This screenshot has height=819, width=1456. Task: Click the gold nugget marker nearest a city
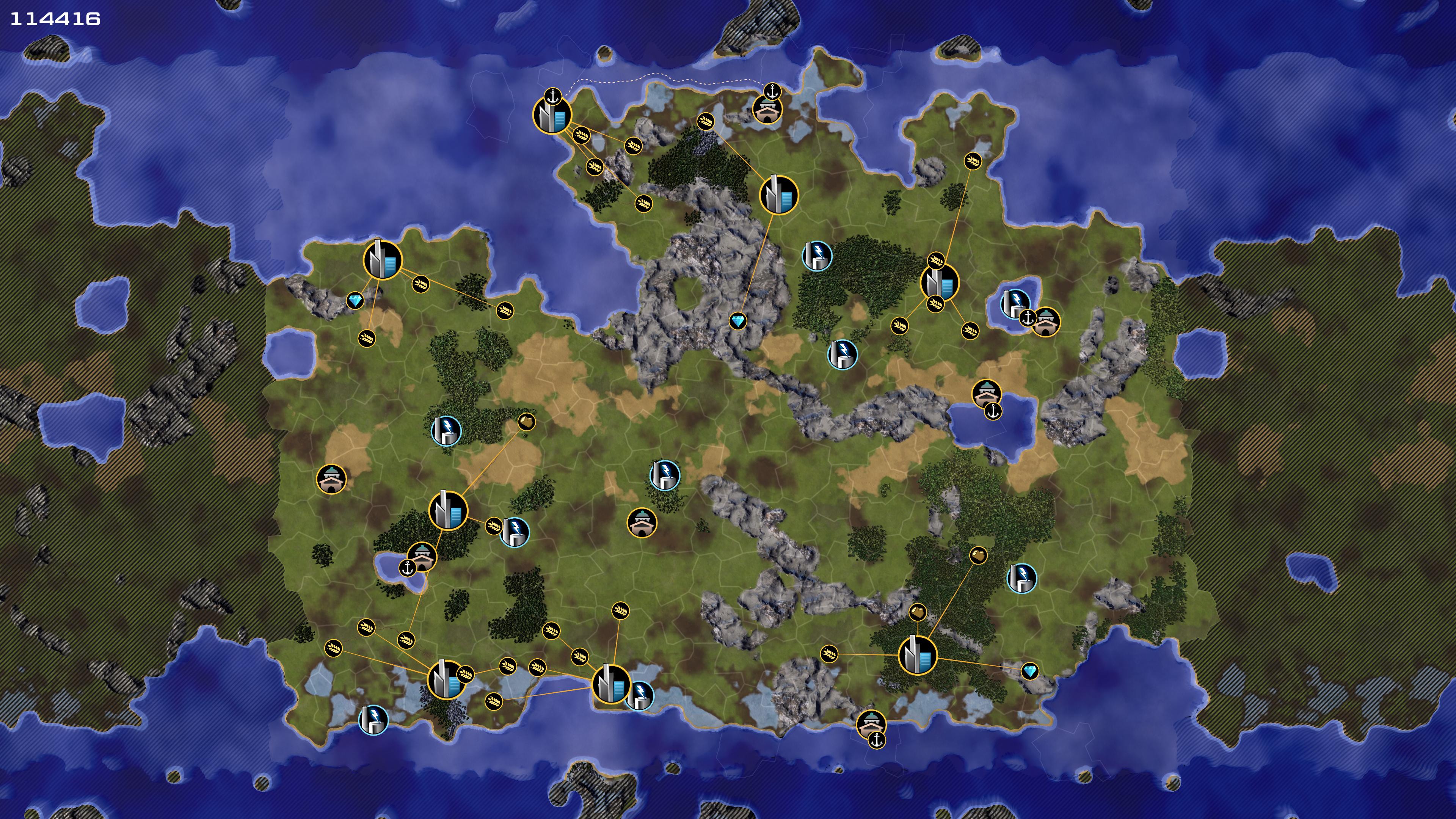[x=917, y=612]
